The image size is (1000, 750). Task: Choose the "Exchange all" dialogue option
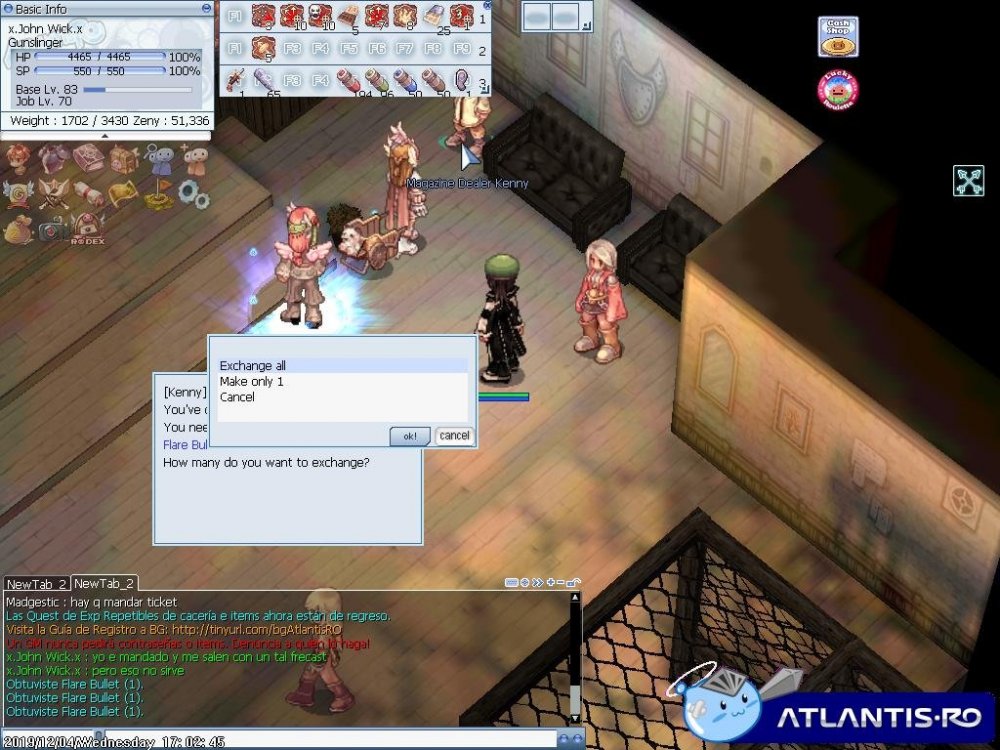coord(253,366)
